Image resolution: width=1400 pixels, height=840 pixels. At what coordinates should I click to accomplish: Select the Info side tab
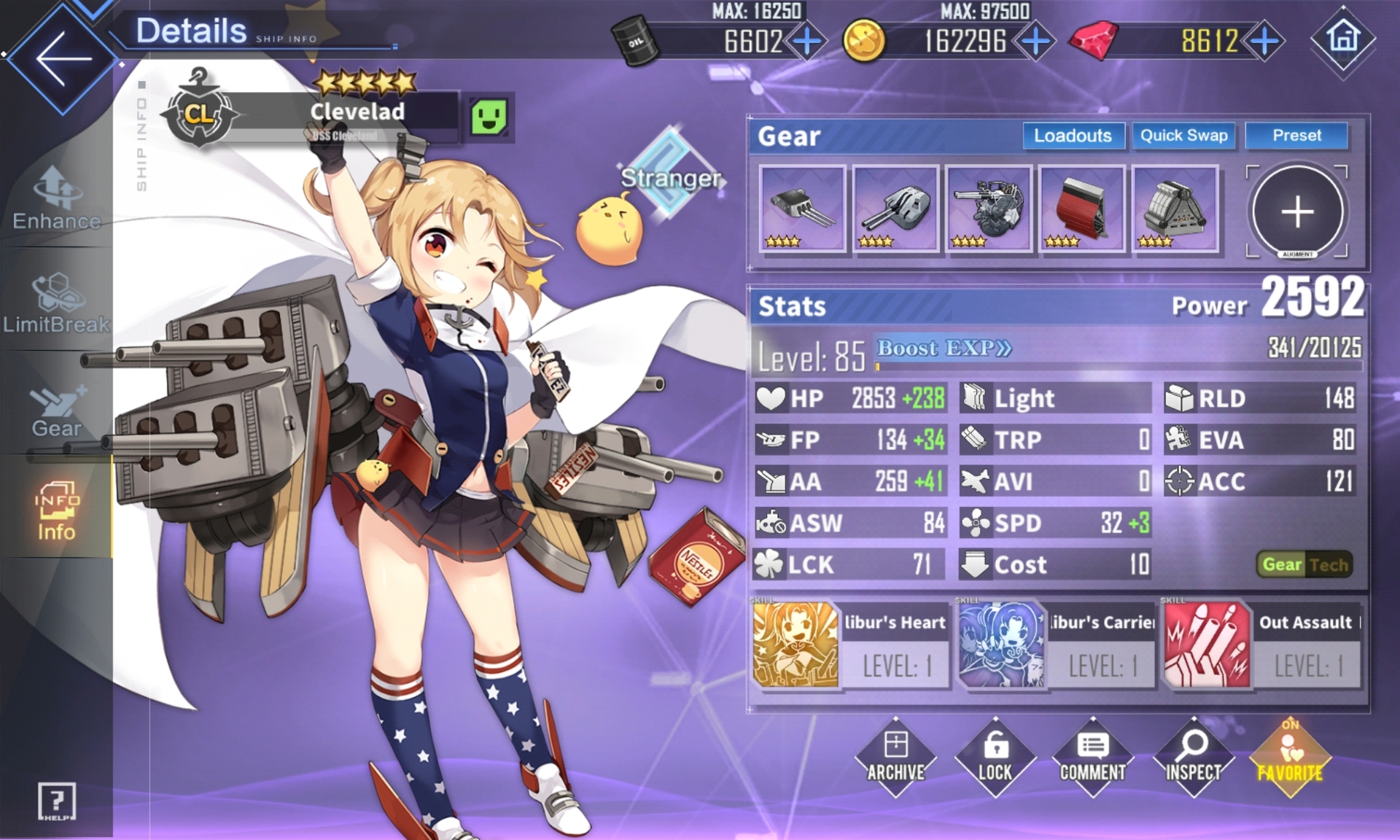pos(56,511)
